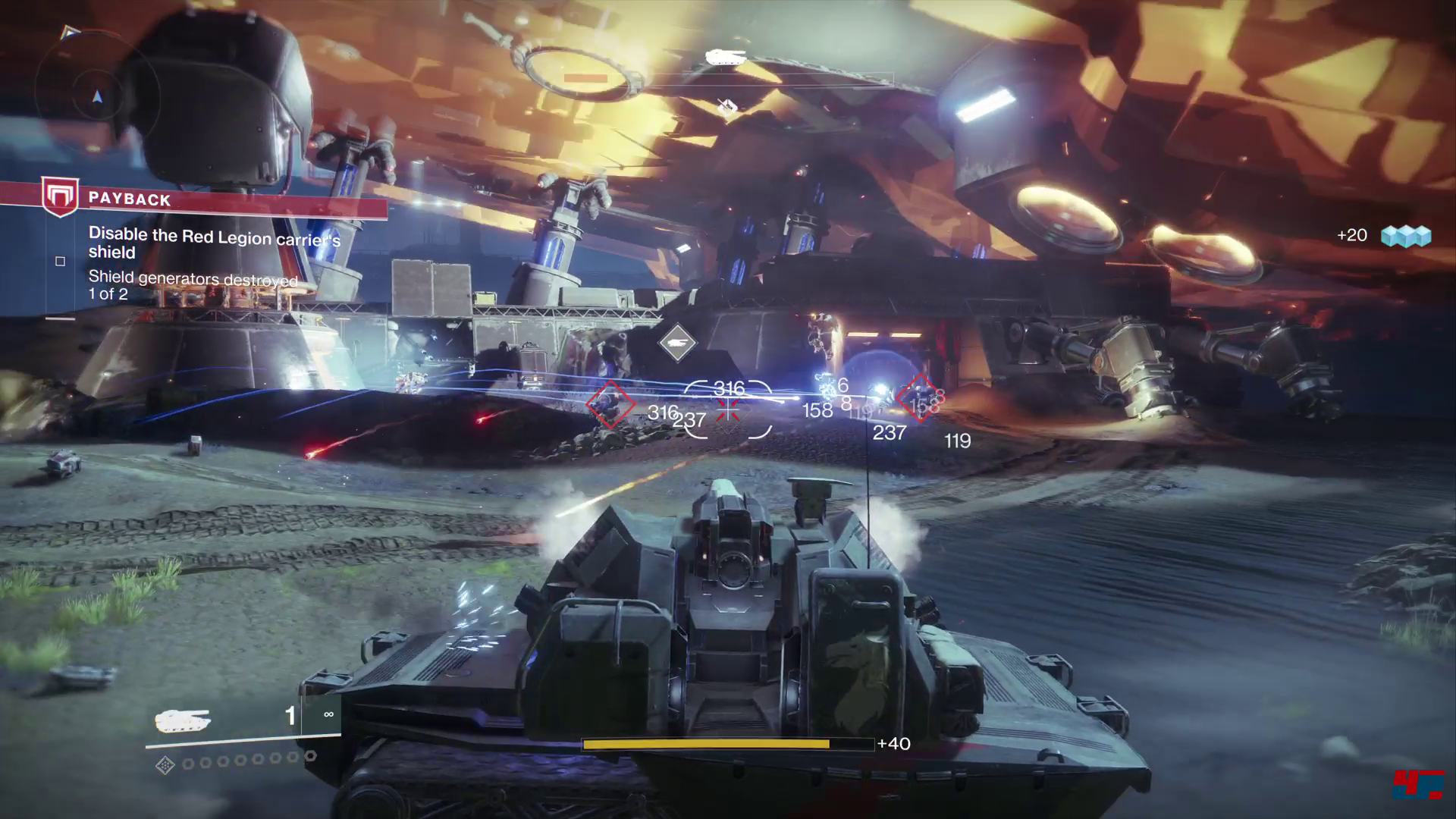Click the white tank icon on the compass
Viewport: 1456px width, 819px height.
tap(726, 57)
